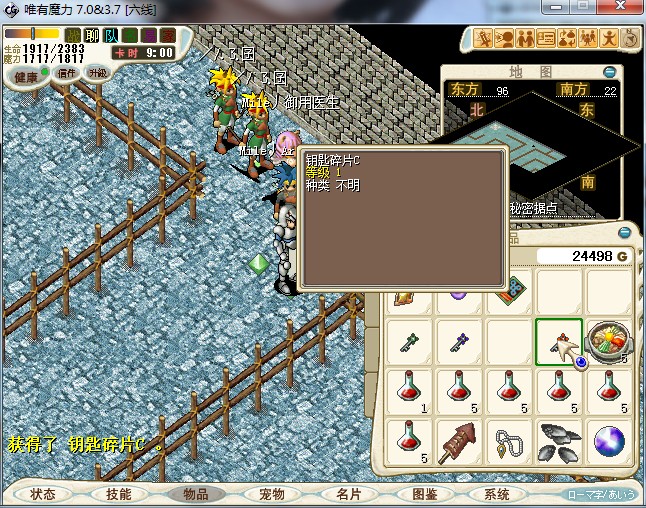Viewport: 646px width, 508px height.
Task: Select the firework rocket item
Action: click(x=459, y=440)
